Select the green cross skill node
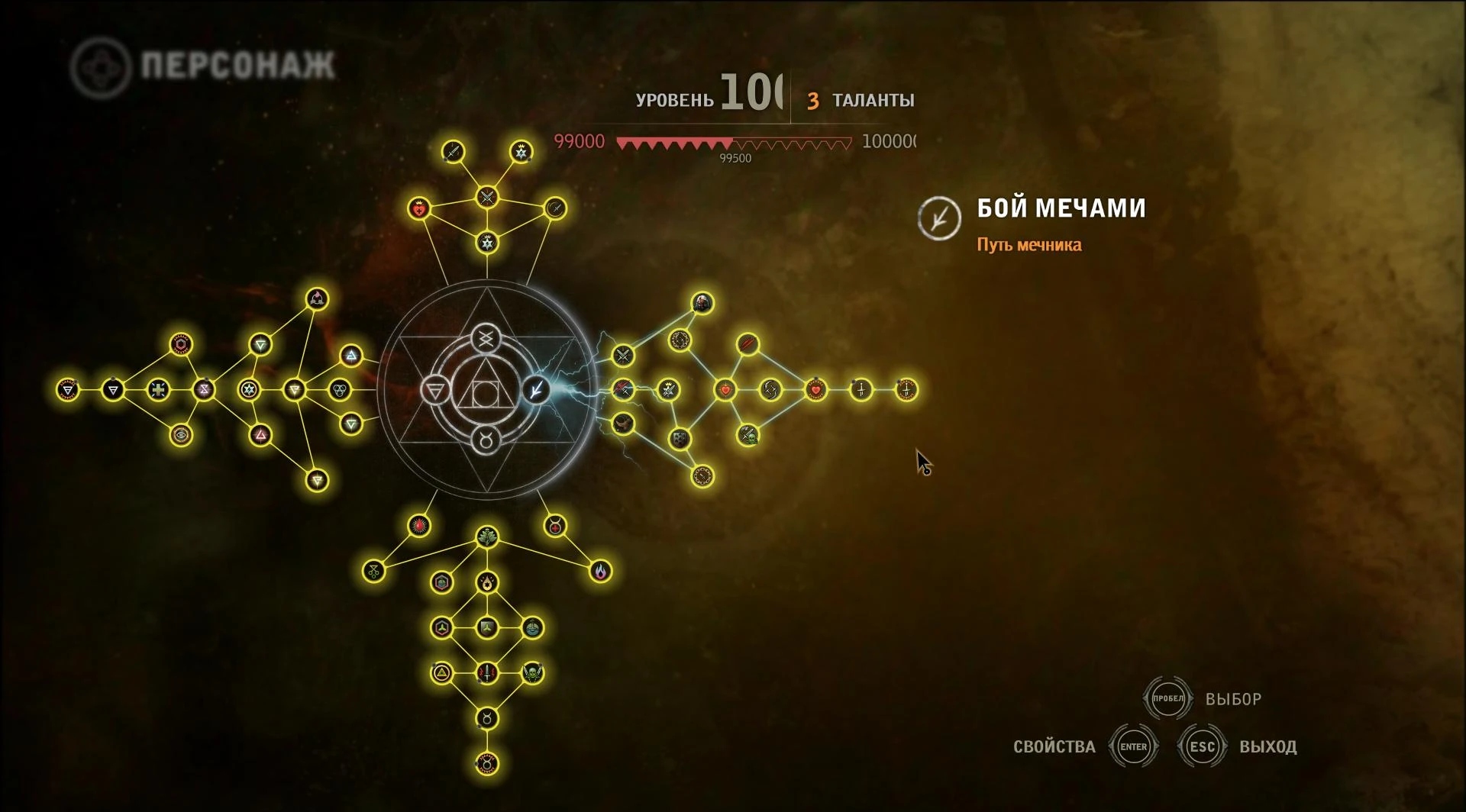Screen dimensions: 1466x812 158,390
